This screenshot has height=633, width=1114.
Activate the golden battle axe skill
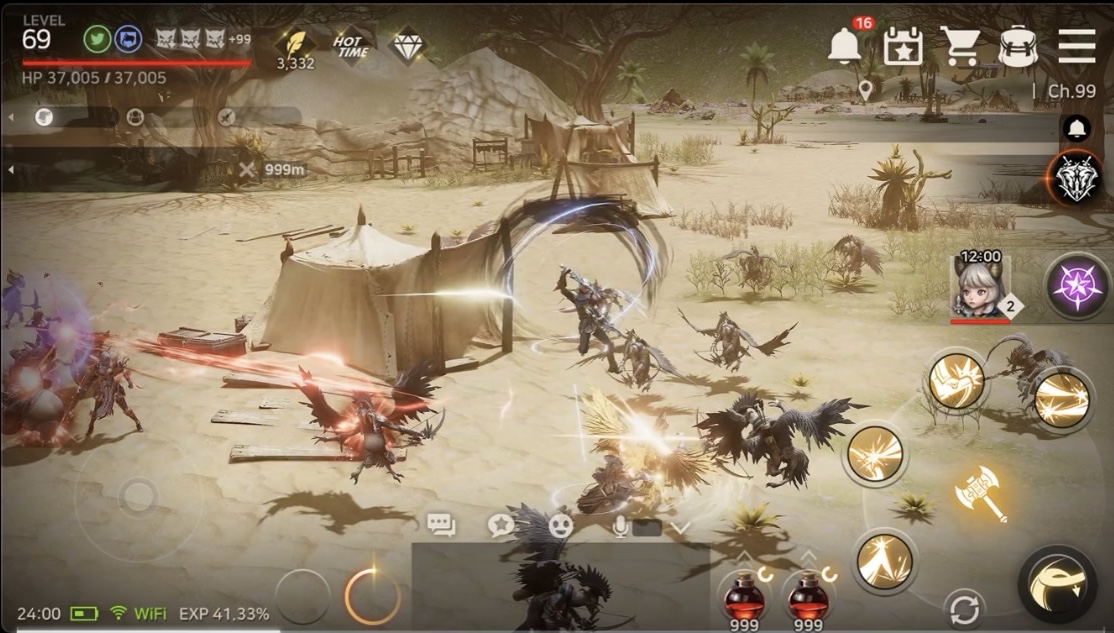(981, 493)
